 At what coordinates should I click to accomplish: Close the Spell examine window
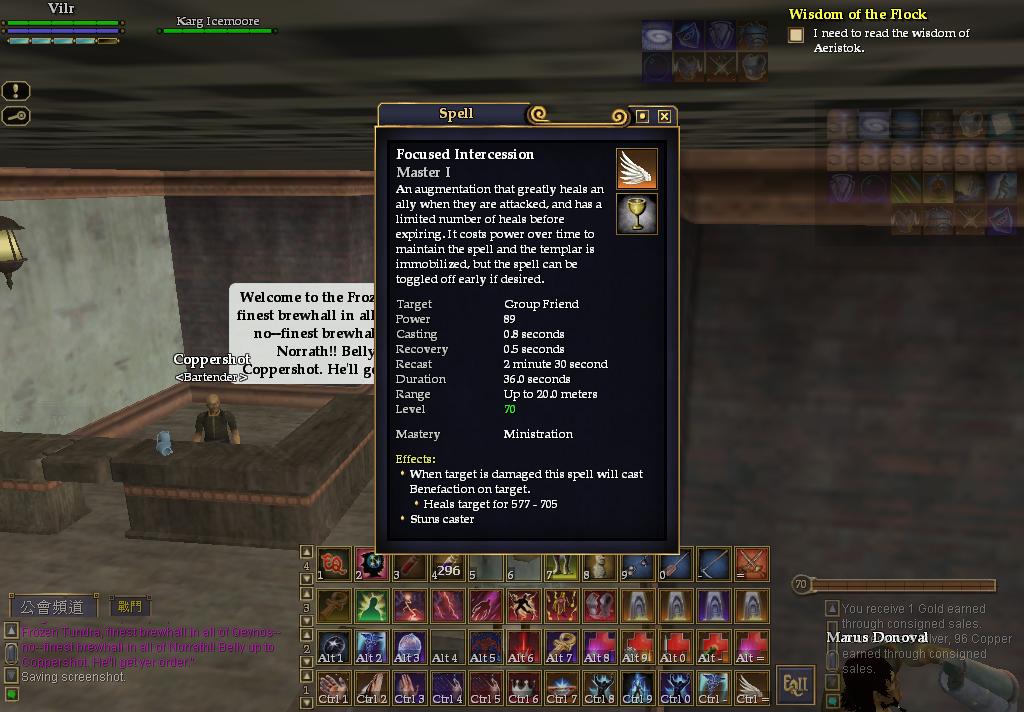[664, 116]
